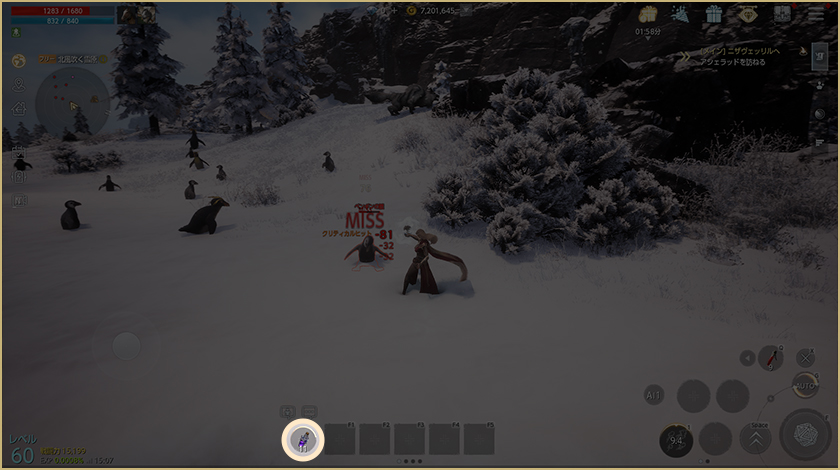The height and width of the screenshot is (470, 840).
Task: Open the world globe icon
Action: tap(19, 60)
